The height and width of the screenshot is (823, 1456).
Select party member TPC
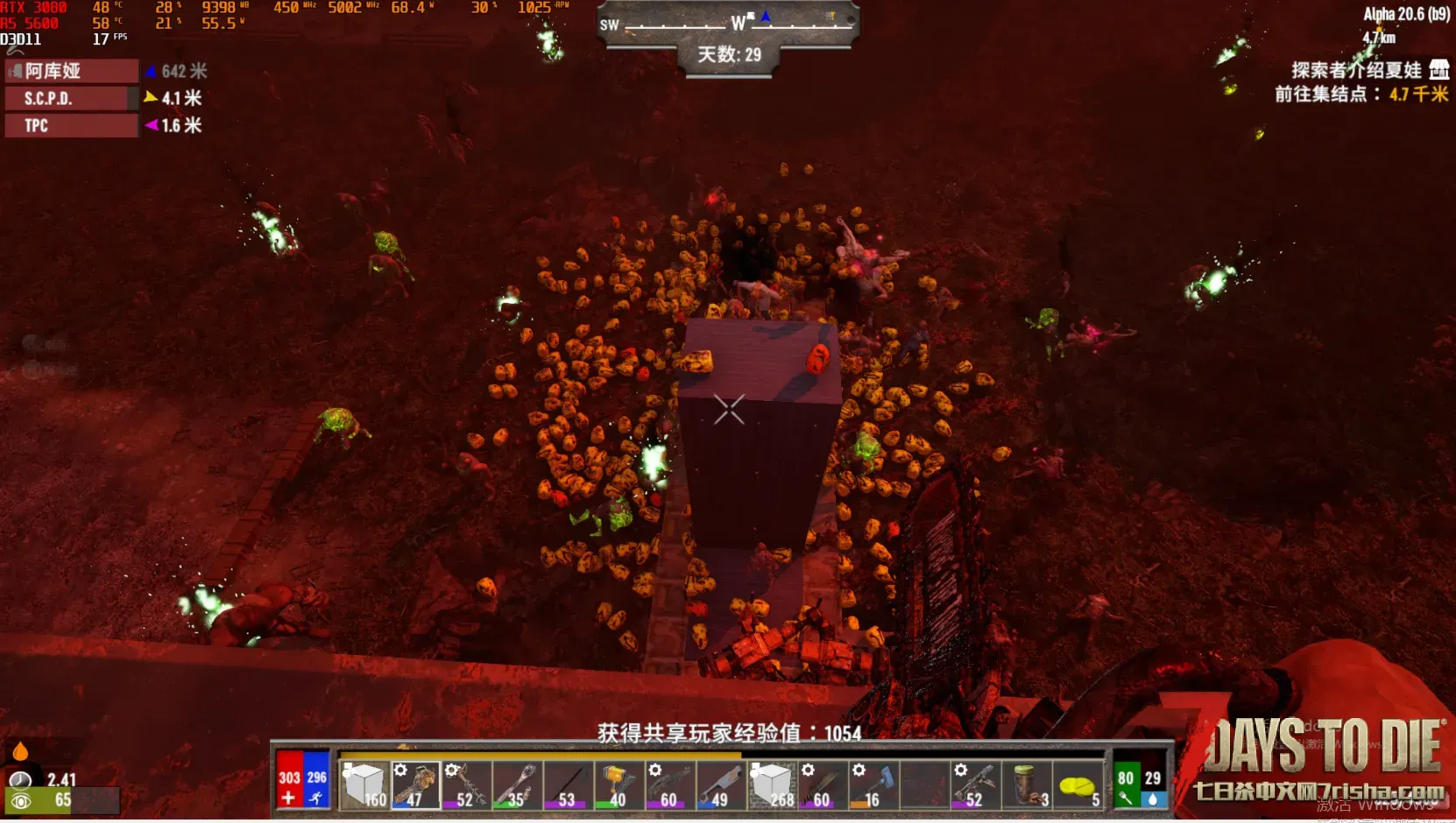[72, 125]
